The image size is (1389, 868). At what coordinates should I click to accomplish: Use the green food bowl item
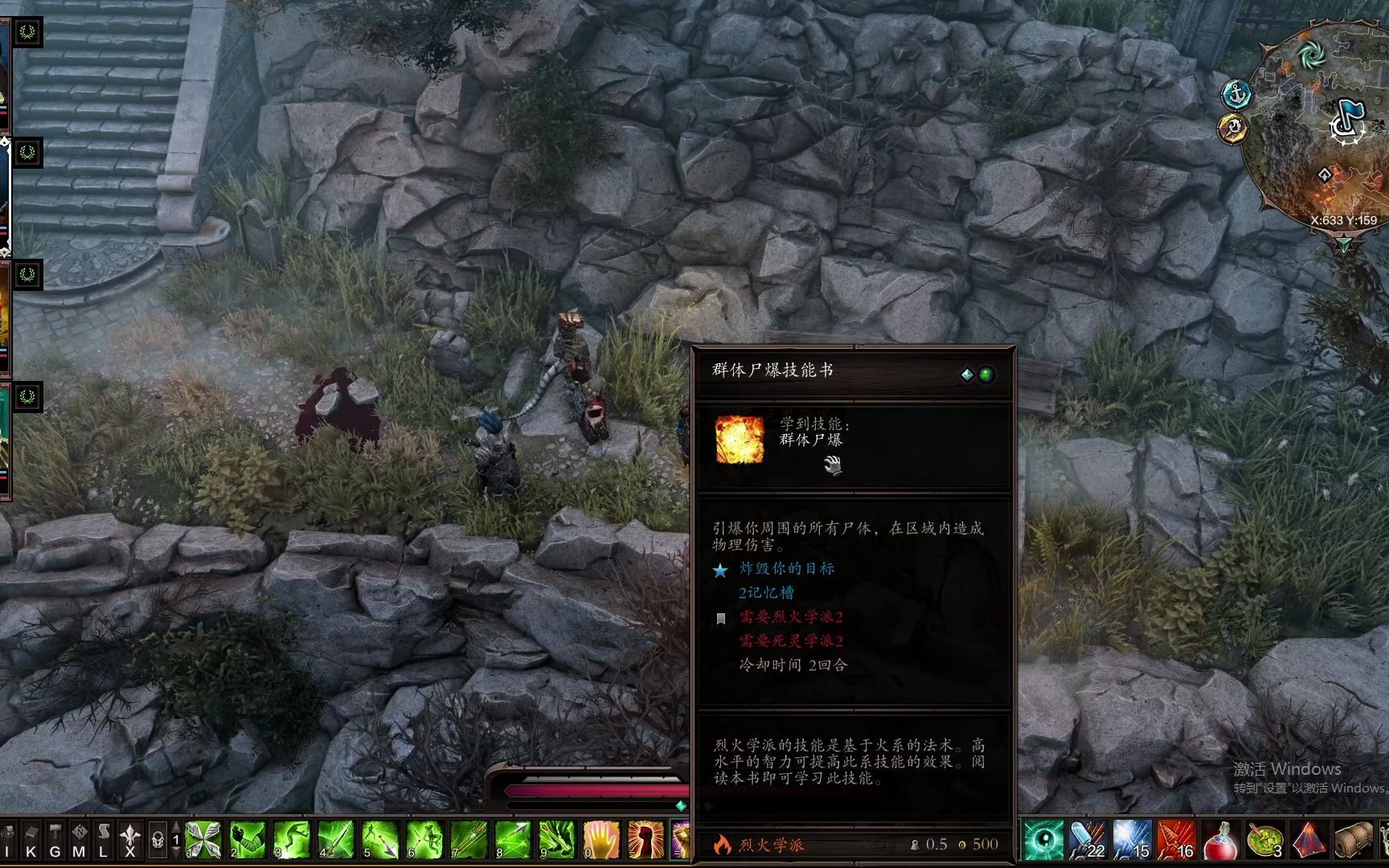click(x=1264, y=840)
